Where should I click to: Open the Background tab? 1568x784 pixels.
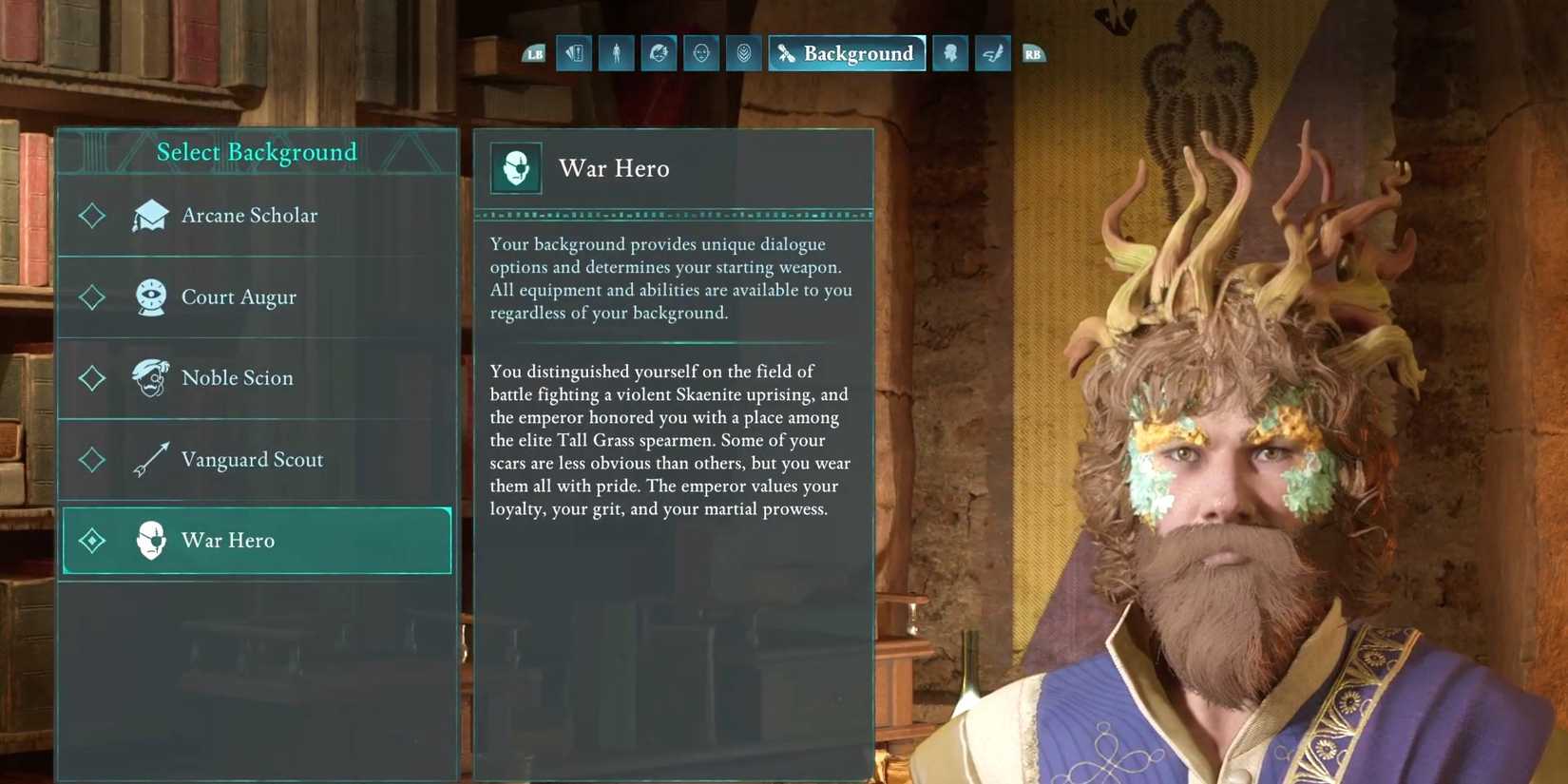847,54
